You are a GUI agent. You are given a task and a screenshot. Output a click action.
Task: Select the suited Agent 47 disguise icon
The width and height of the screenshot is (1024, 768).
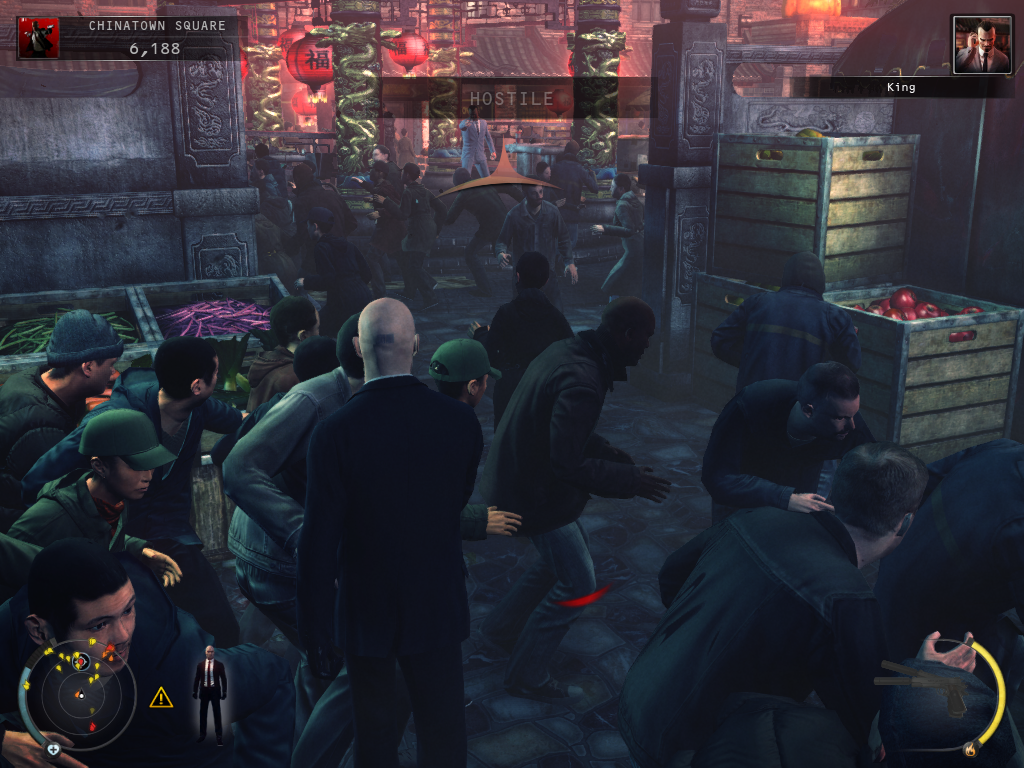coord(209,693)
